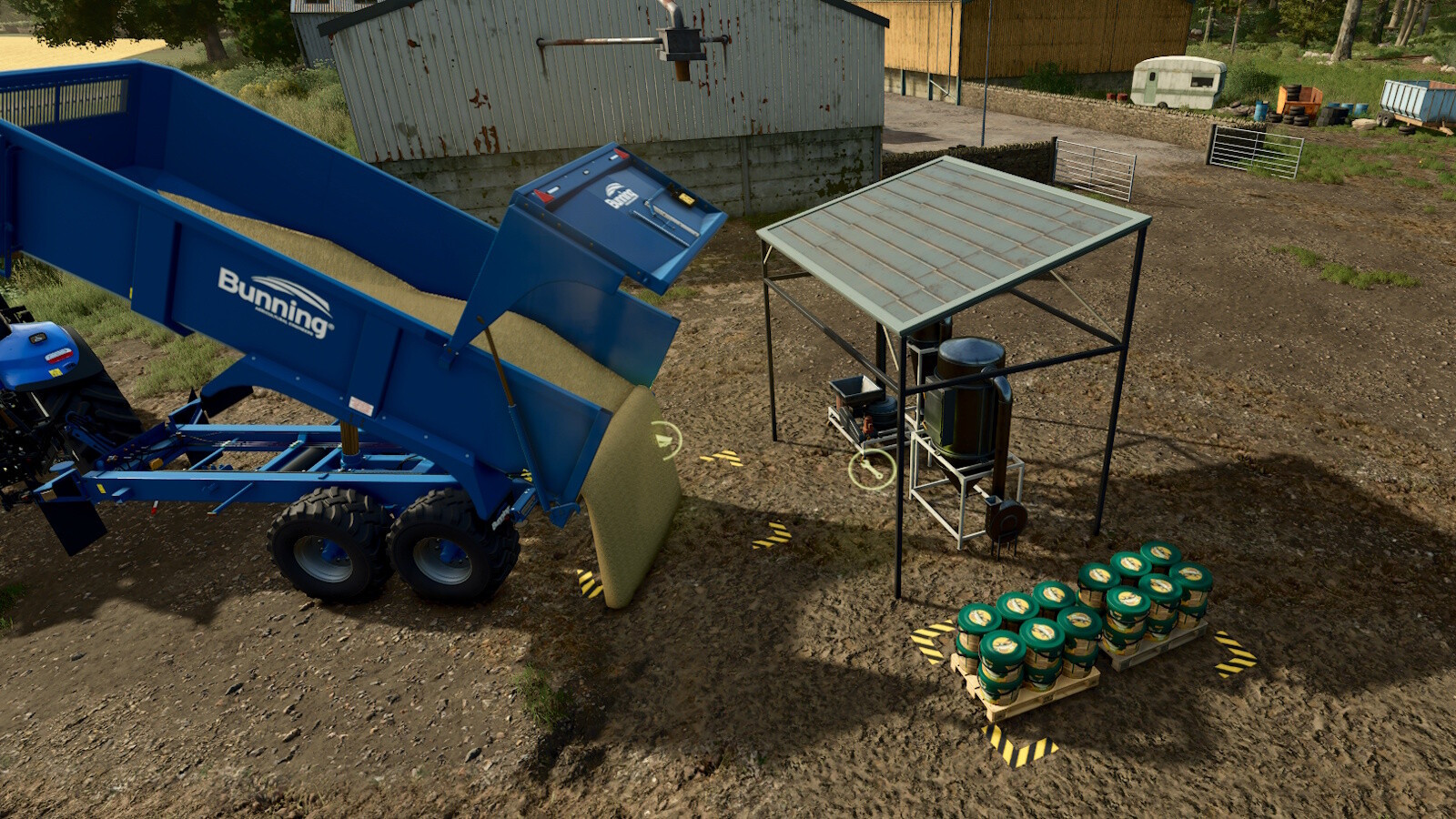1456x819 pixels.
Task: Click the wrench production-point marker icon
Action: [871, 470]
